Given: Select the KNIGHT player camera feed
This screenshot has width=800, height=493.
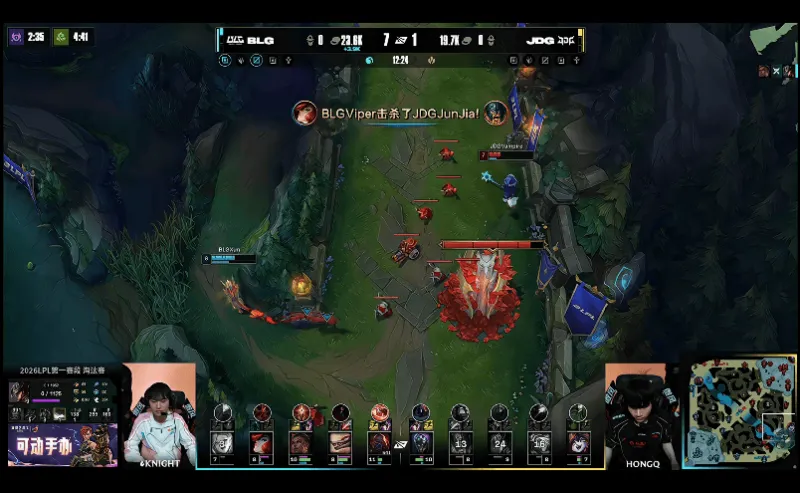Looking at the screenshot, I should [x=159, y=414].
